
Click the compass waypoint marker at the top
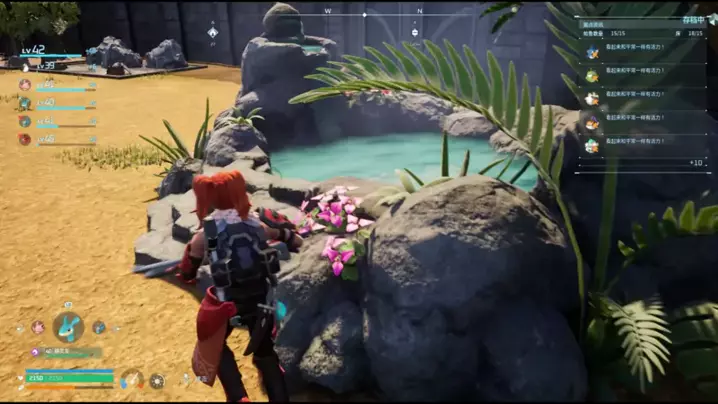[x=212, y=33]
